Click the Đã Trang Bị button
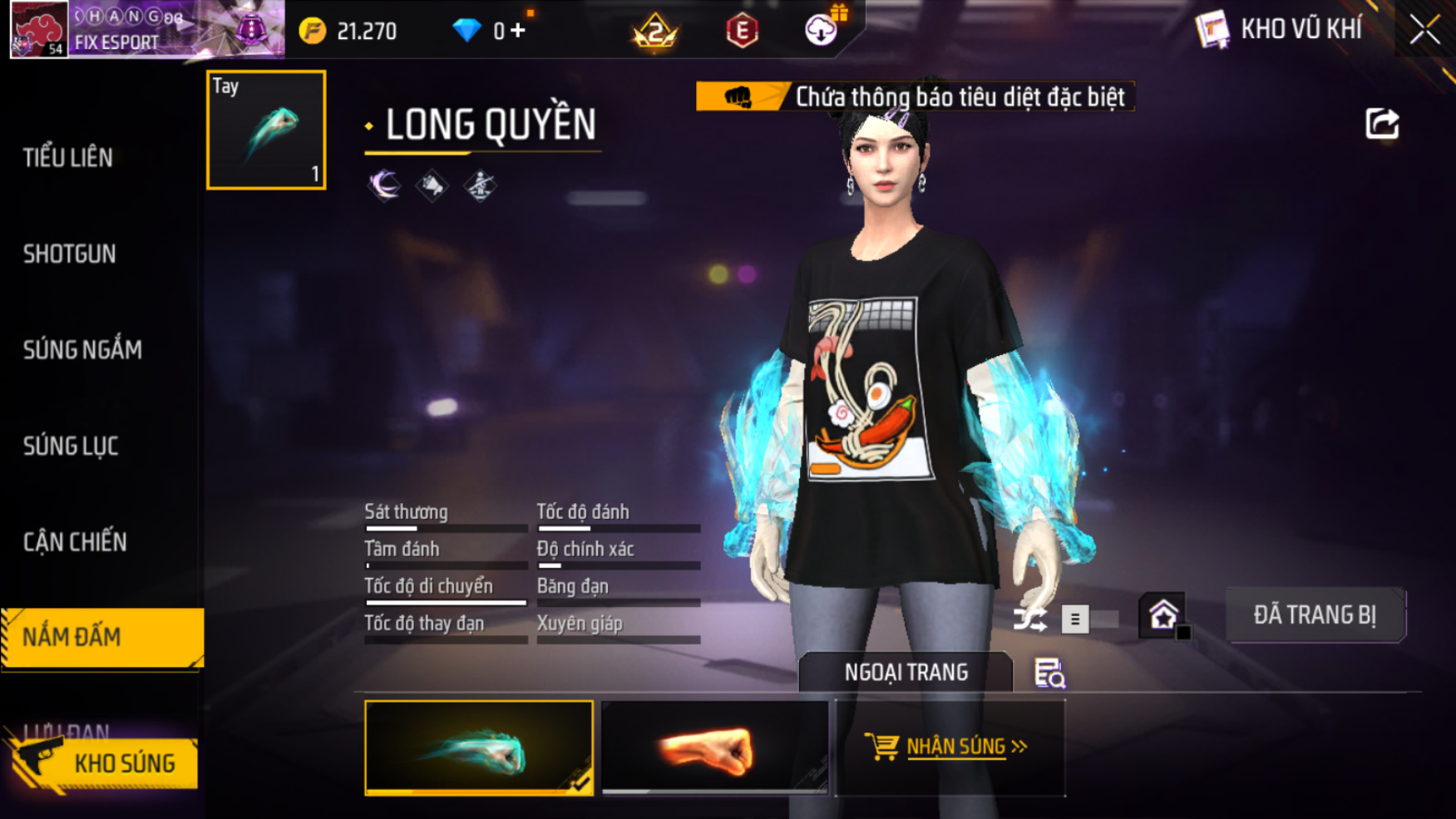 [x=1315, y=615]
